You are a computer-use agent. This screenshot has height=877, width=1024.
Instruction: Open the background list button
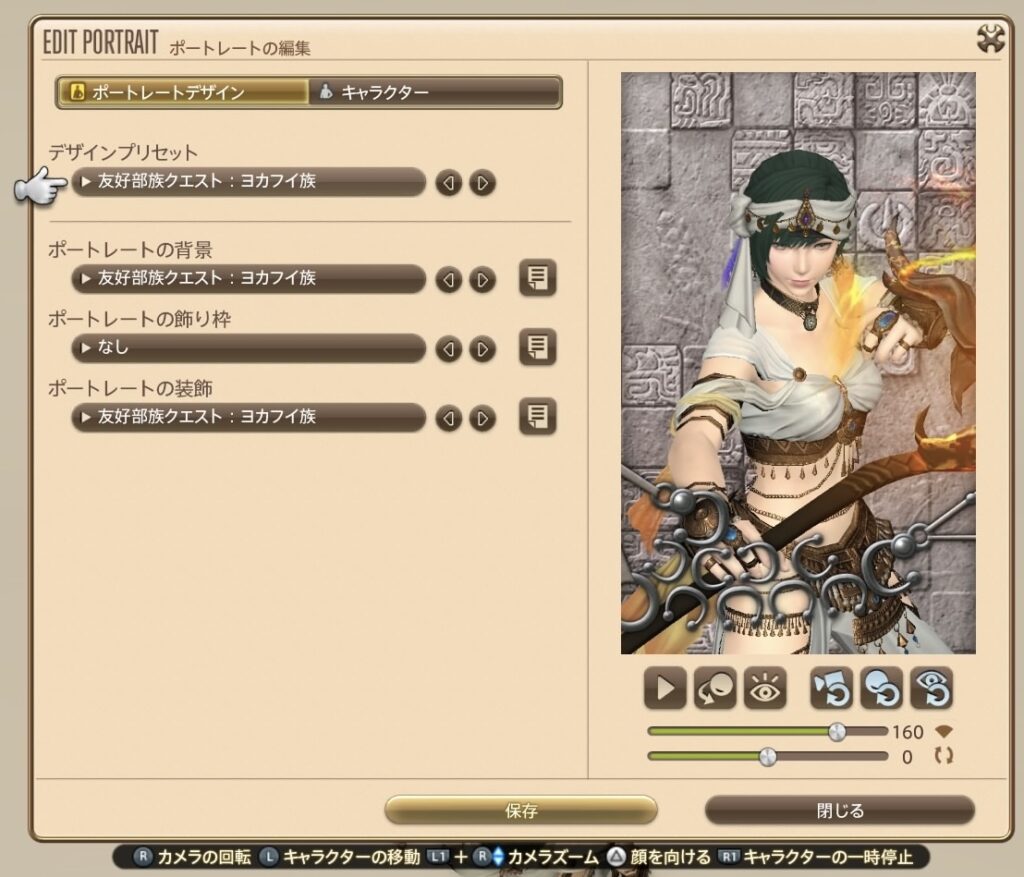[538, 279]
